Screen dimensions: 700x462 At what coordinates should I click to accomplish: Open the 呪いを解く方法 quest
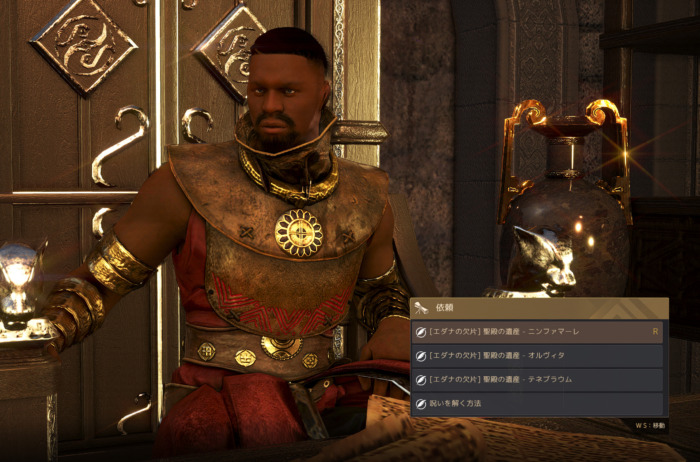538,404
